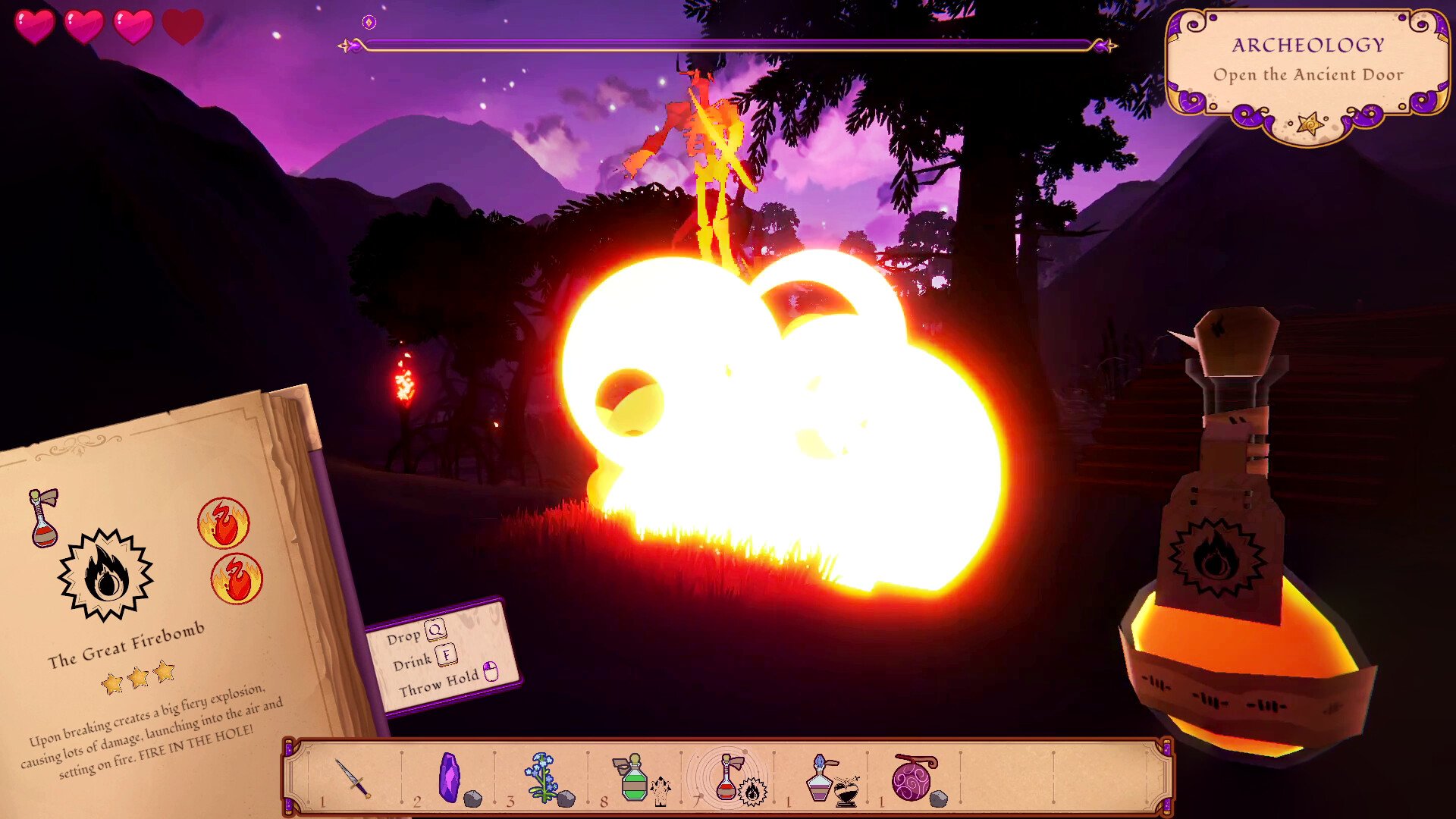This screenshot has height=819, width=1456.
Task: Select the purple crystal hotbar slot
Action: click(x=450, y=779)
